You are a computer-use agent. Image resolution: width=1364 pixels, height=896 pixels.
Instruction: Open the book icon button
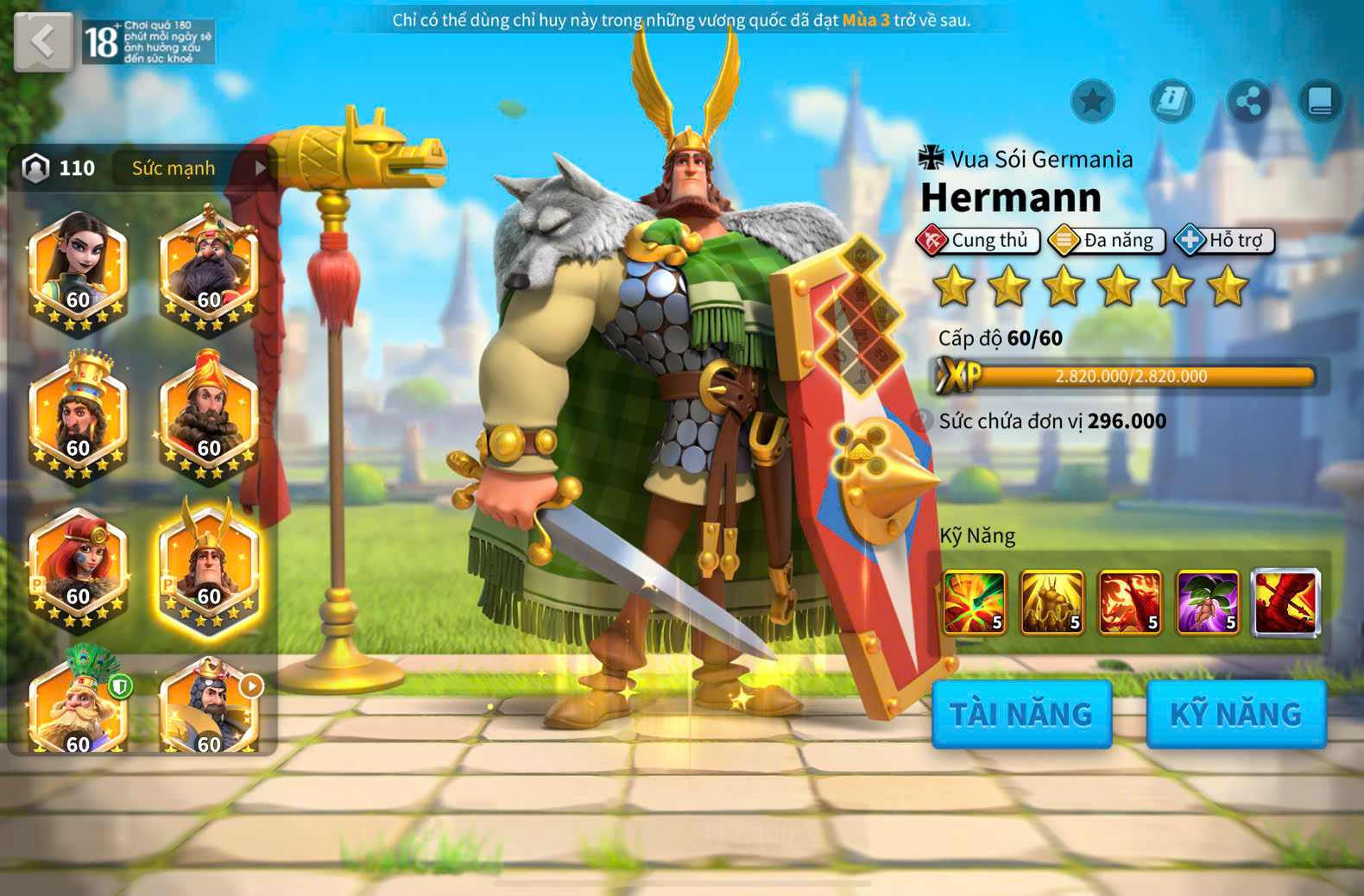coord(1320,101)
